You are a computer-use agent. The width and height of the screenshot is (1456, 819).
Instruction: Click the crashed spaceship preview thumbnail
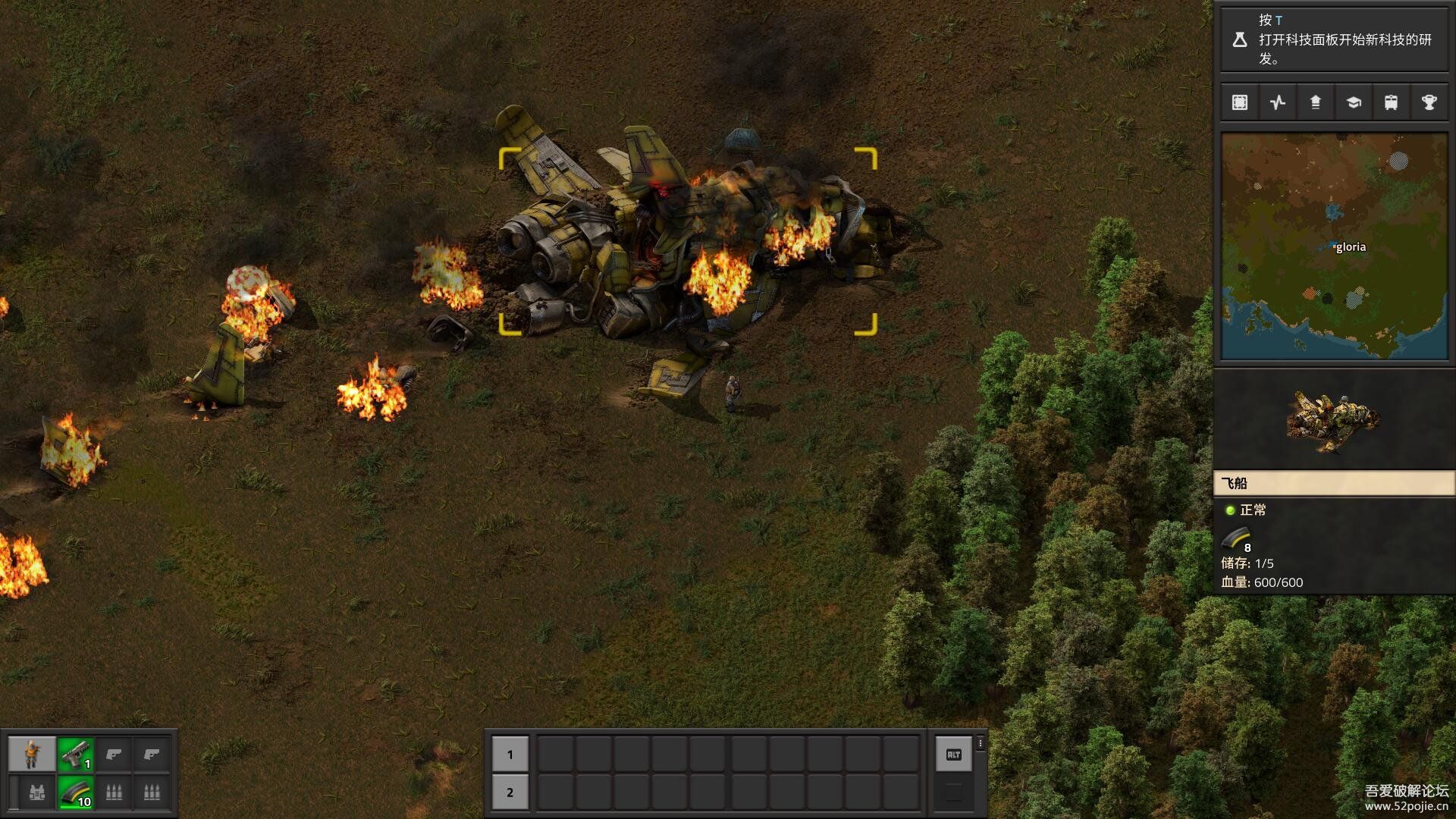point(1333,420)
